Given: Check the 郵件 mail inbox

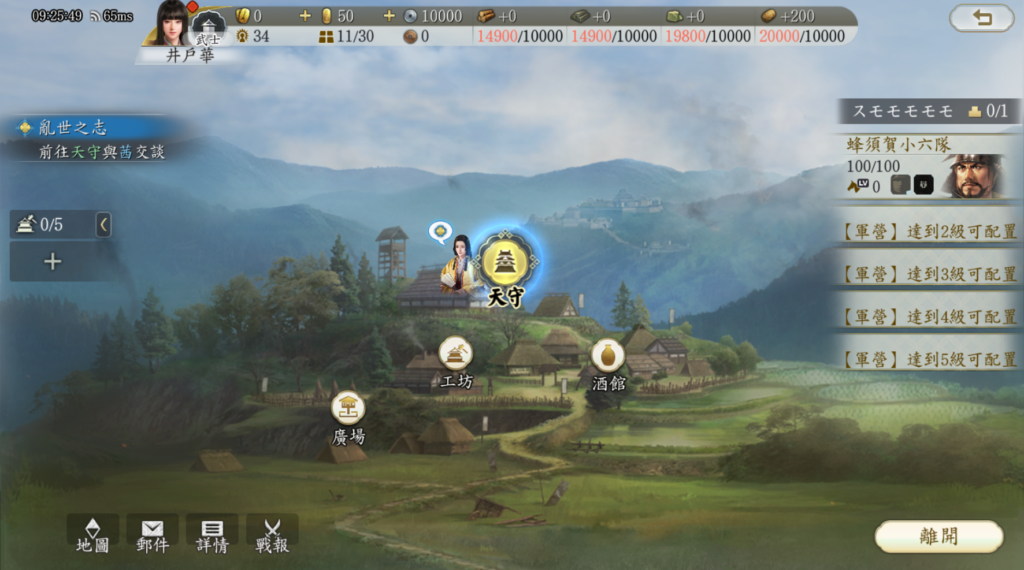Looking at the screenshot, I should point(152,534).
